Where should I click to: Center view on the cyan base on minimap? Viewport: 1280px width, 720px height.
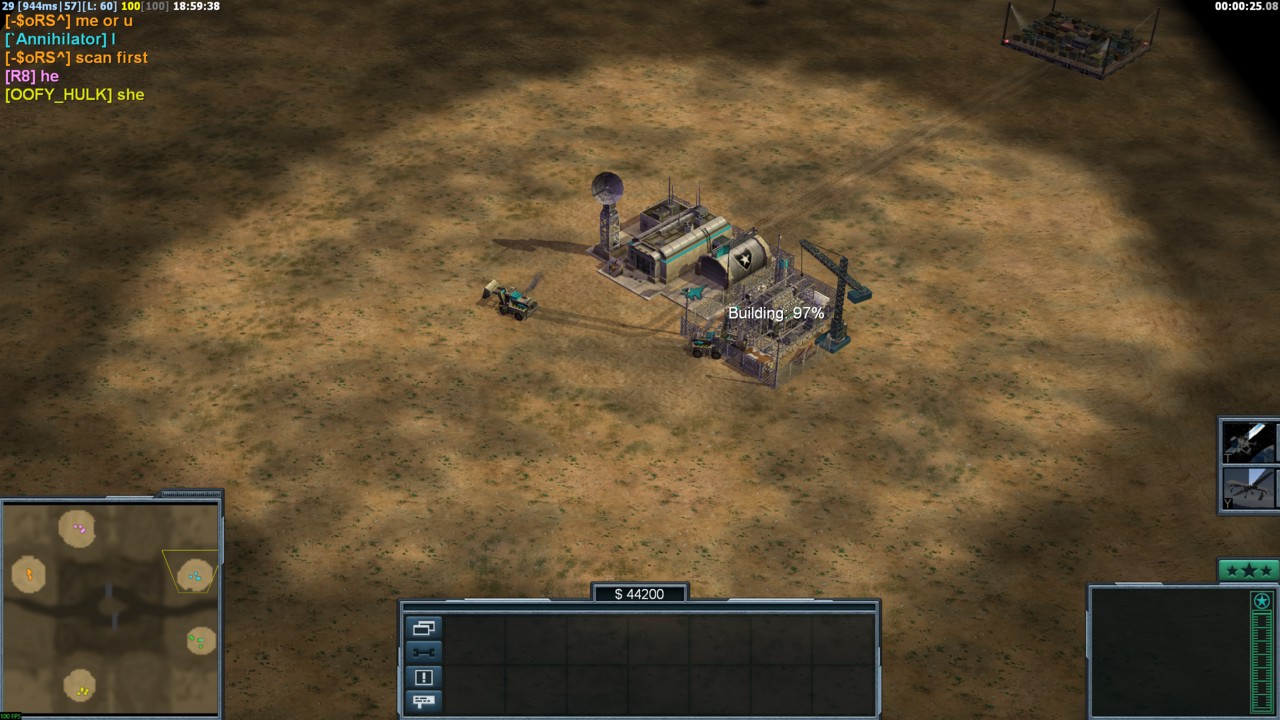click(x=194, y=575)
